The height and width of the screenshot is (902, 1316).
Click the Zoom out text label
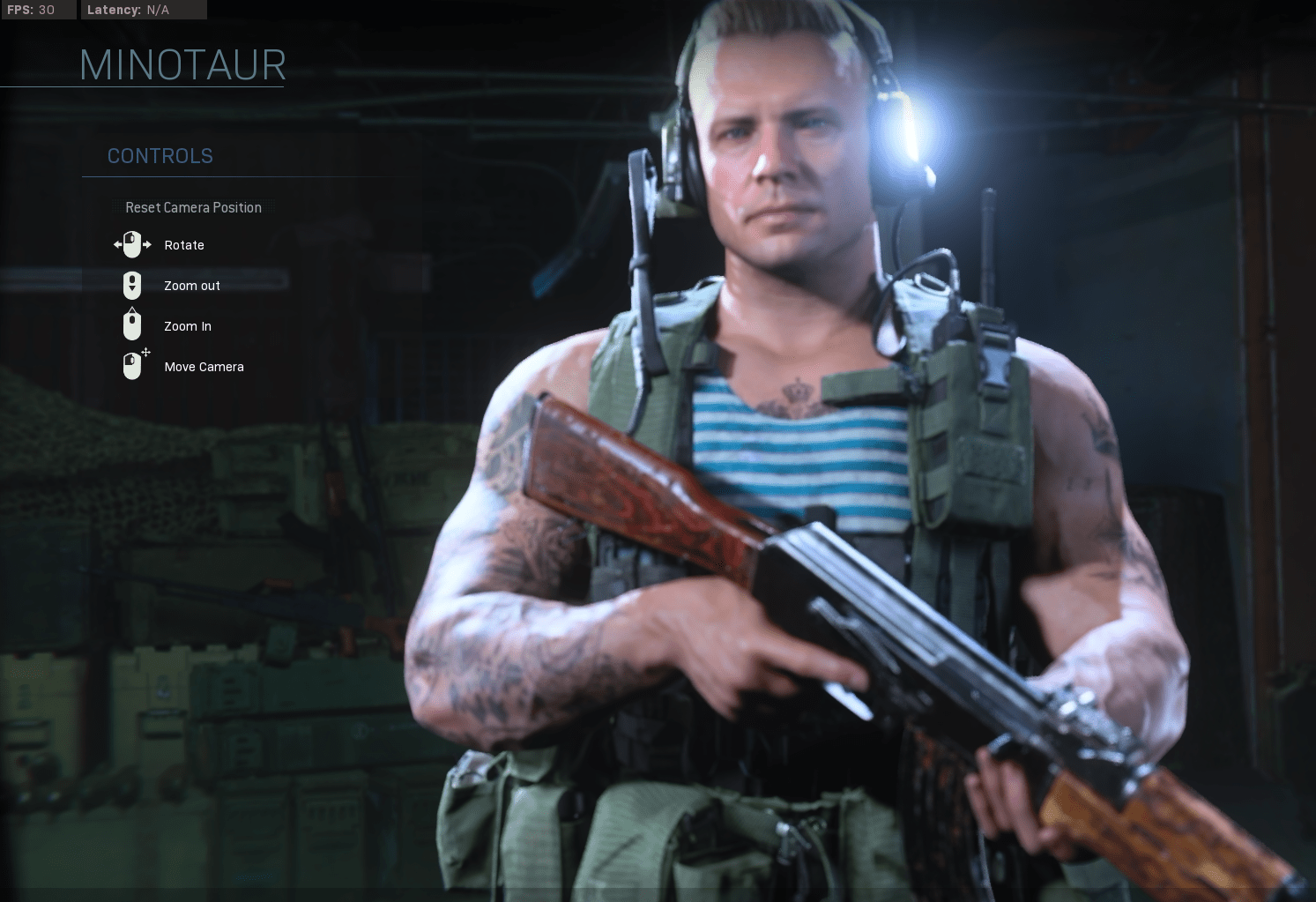click(x=192, y=286)
